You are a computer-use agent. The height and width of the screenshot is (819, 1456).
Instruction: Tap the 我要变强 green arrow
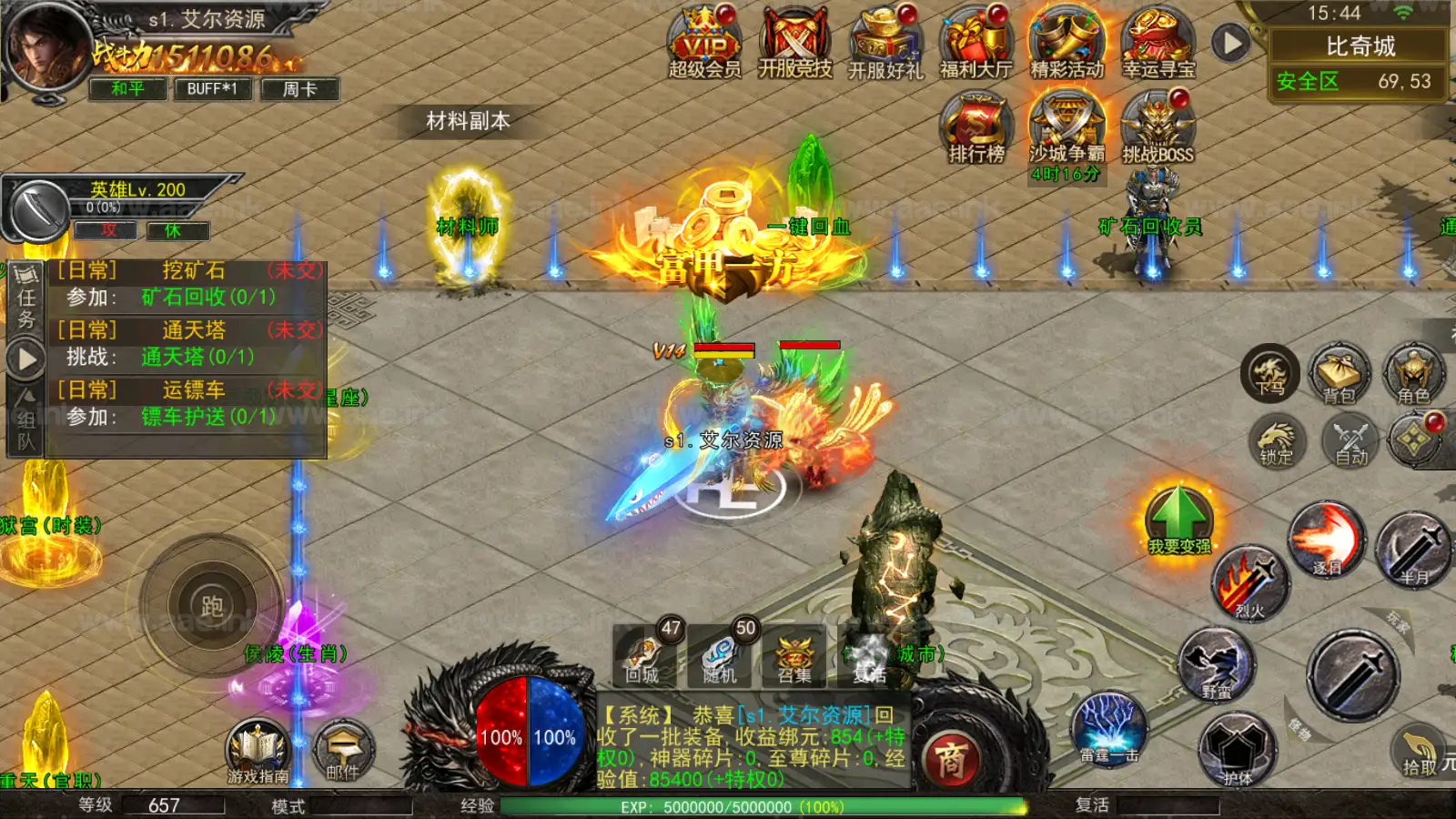[1179, 521]
